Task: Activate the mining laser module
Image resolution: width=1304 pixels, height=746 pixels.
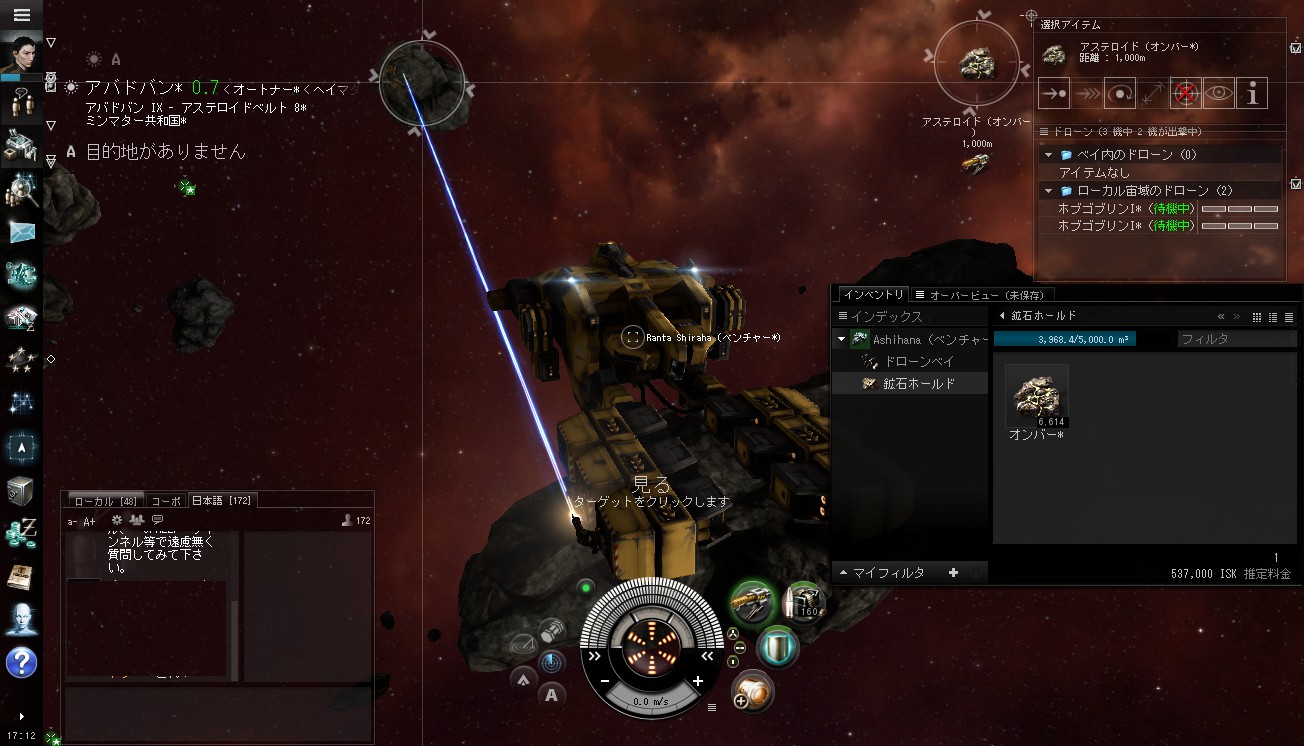Action: (x=750, y=603)
